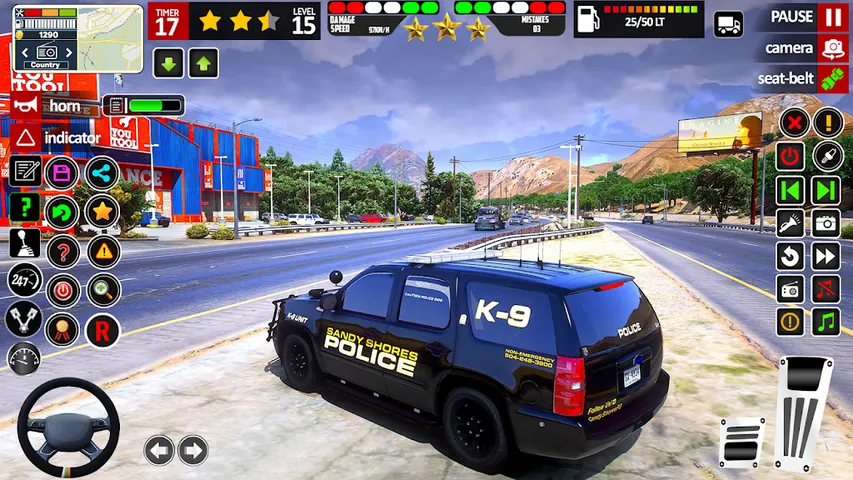853x480 pixels.
Task: Select the gold star icon
Action: (x=101, y=211)
